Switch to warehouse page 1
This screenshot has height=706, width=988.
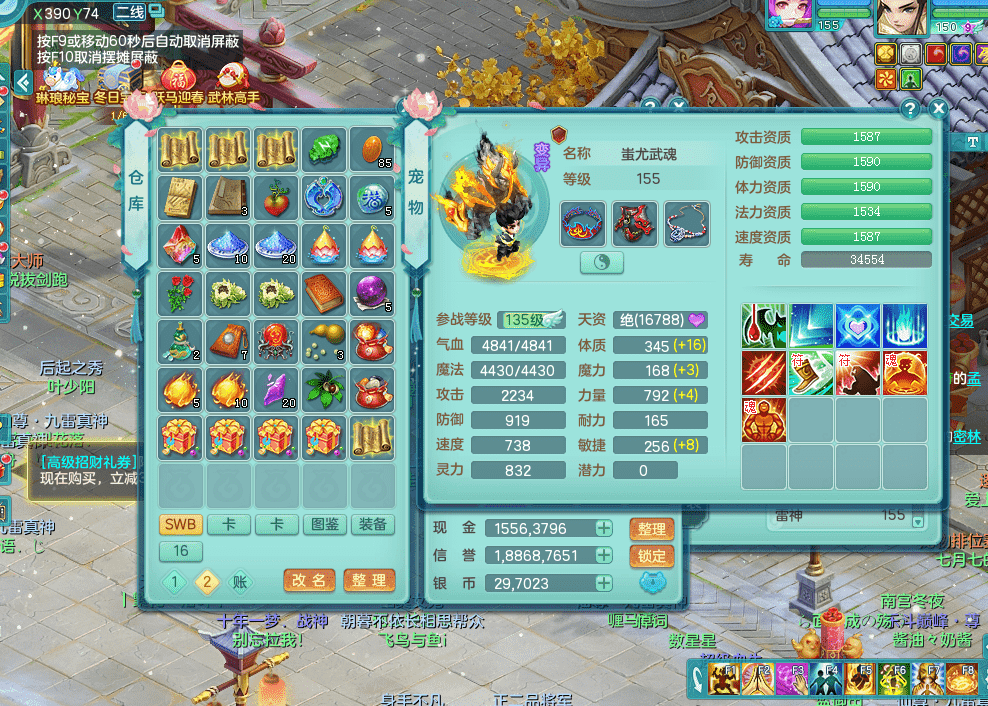pos(174,582)
